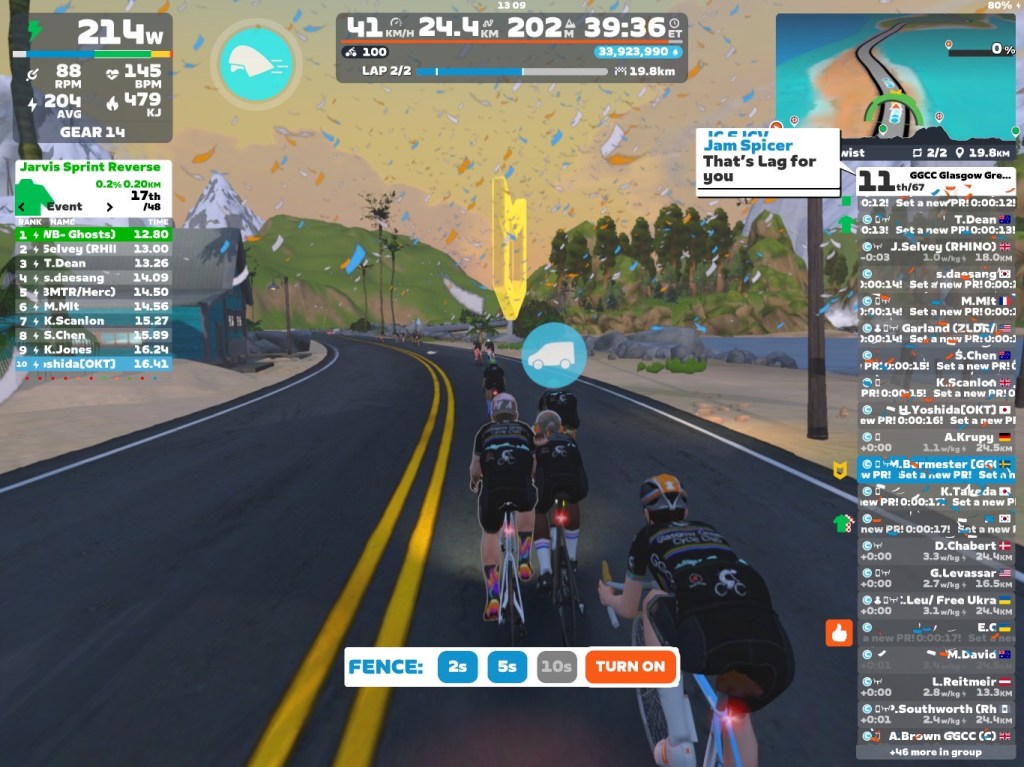Viewport: 1024px width, 767px height.
Task: Set the fence distance to 2s
Action: click(x=457, y=667)
